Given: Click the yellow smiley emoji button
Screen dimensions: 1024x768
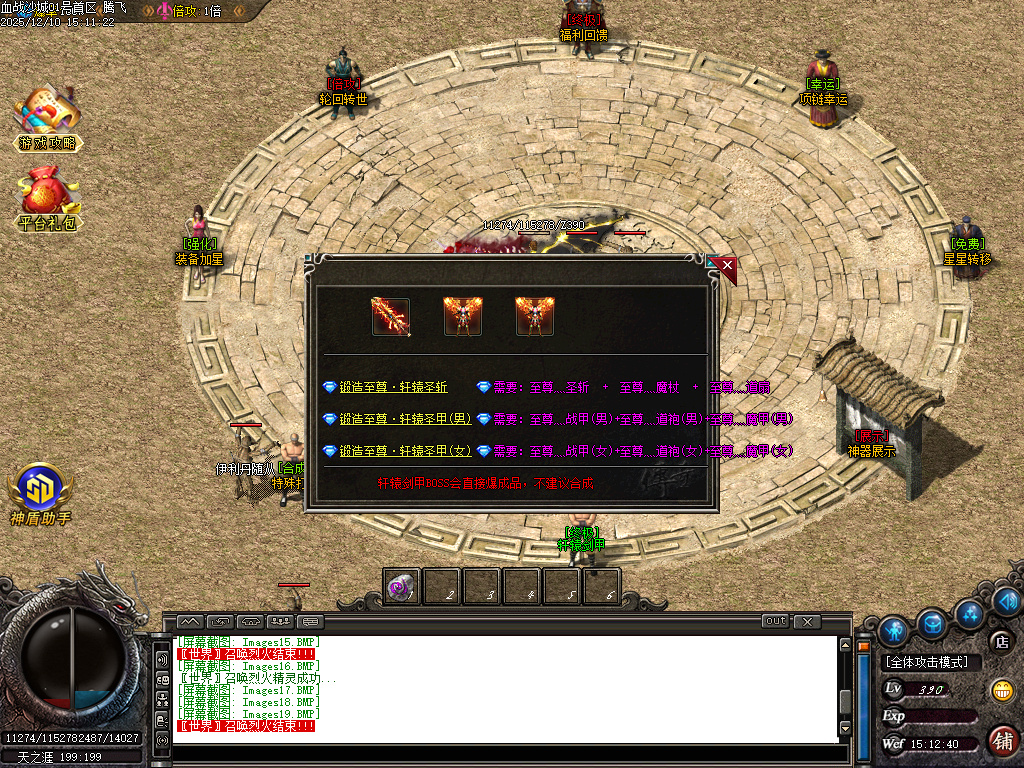Looking at the screenshot, I should 1001,690.
